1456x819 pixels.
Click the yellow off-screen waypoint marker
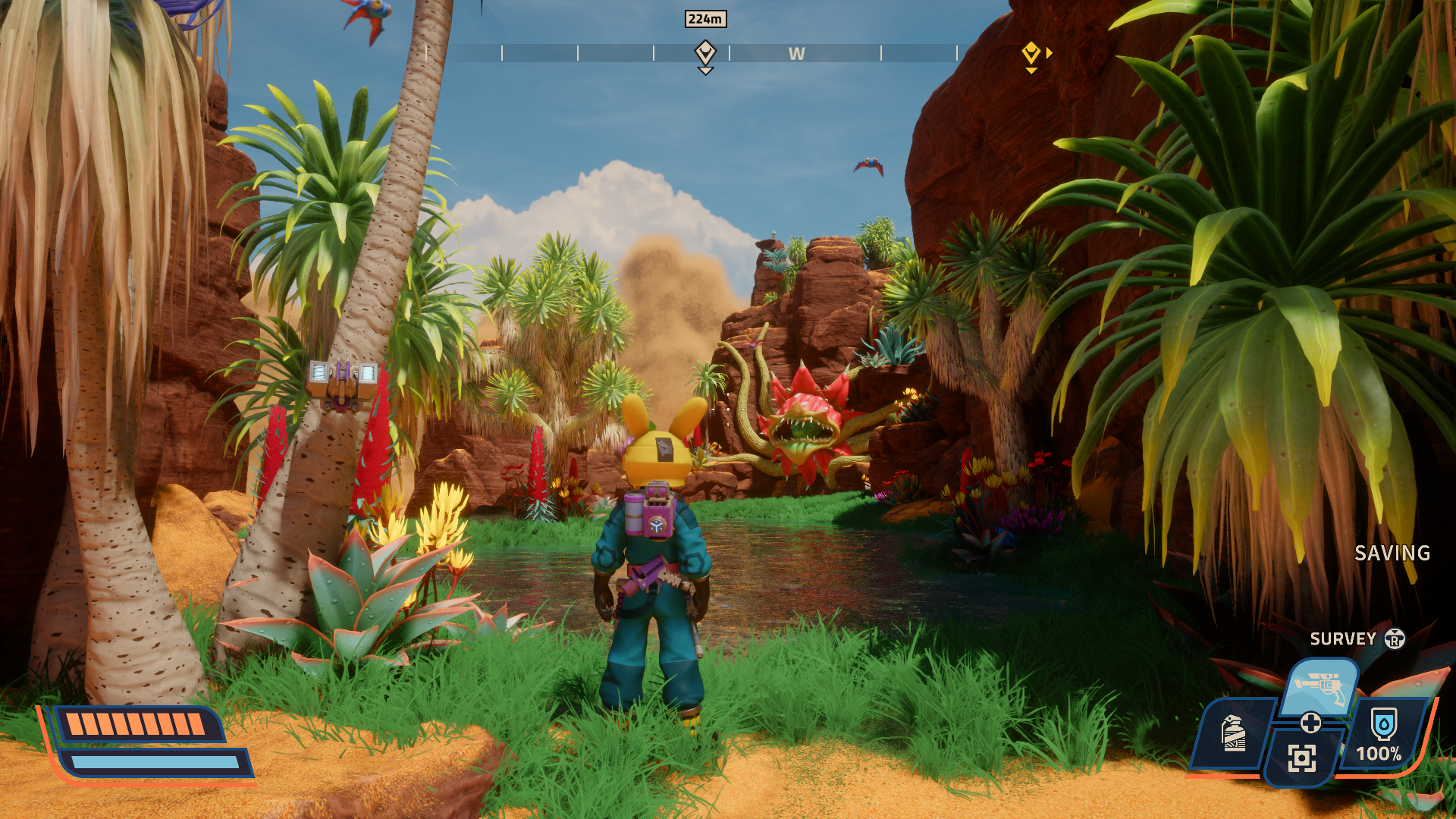1031,54
